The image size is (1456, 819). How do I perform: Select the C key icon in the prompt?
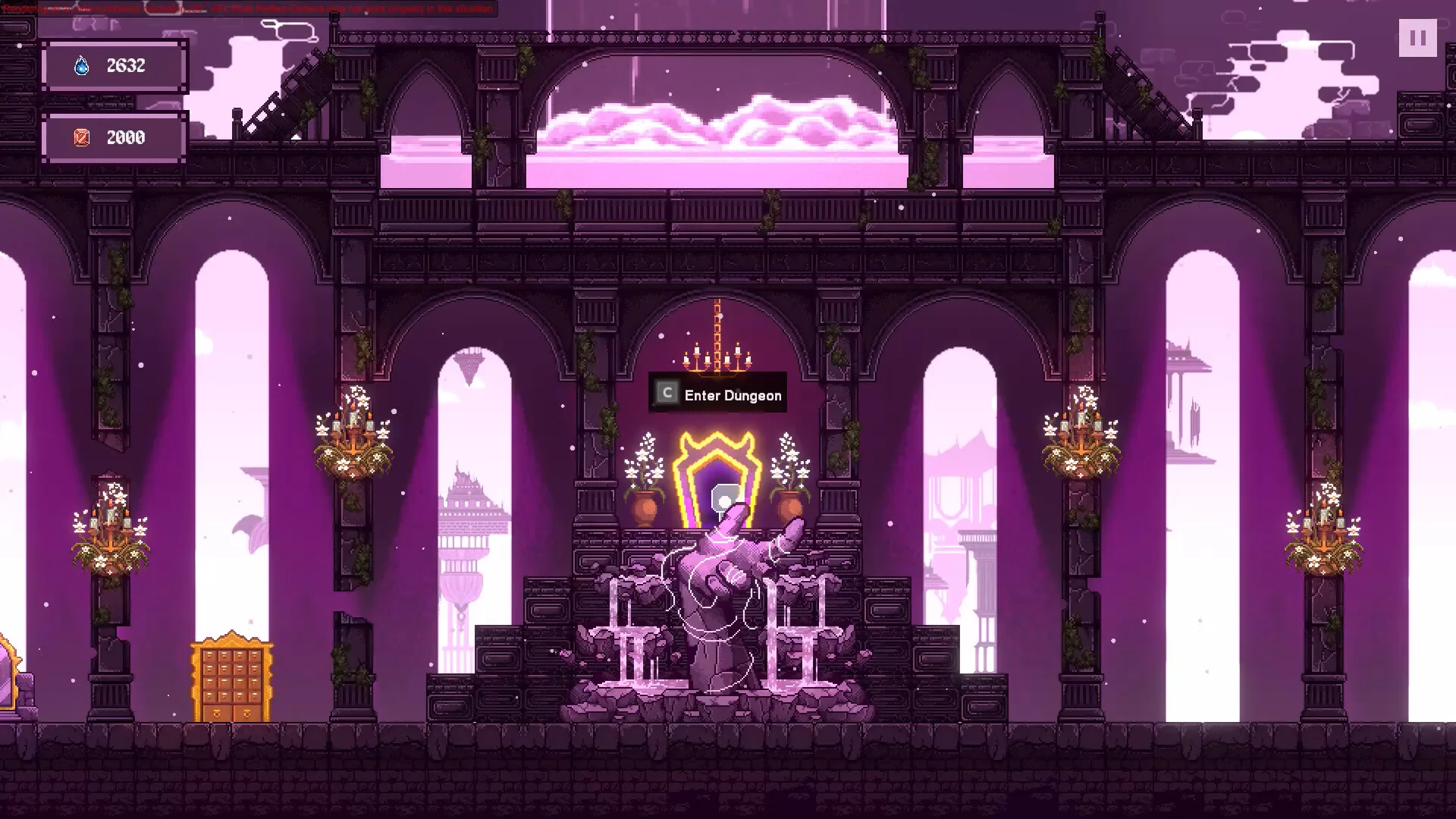(x=666, y=393)
